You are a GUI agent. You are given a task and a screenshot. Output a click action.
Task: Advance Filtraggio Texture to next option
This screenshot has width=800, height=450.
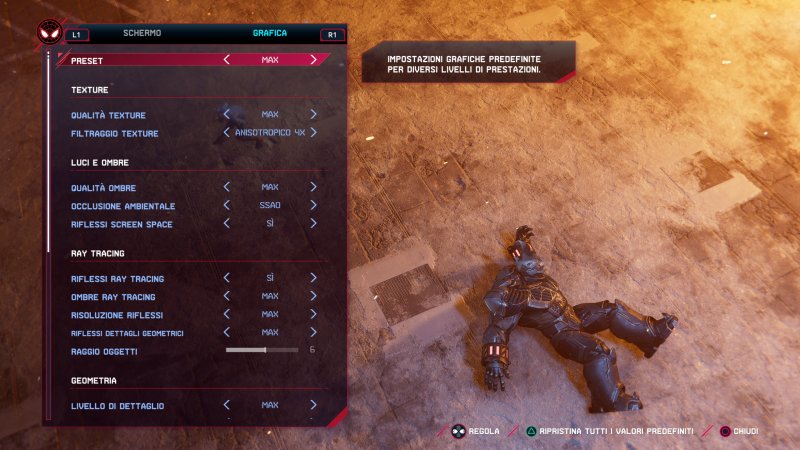(313, 133)
